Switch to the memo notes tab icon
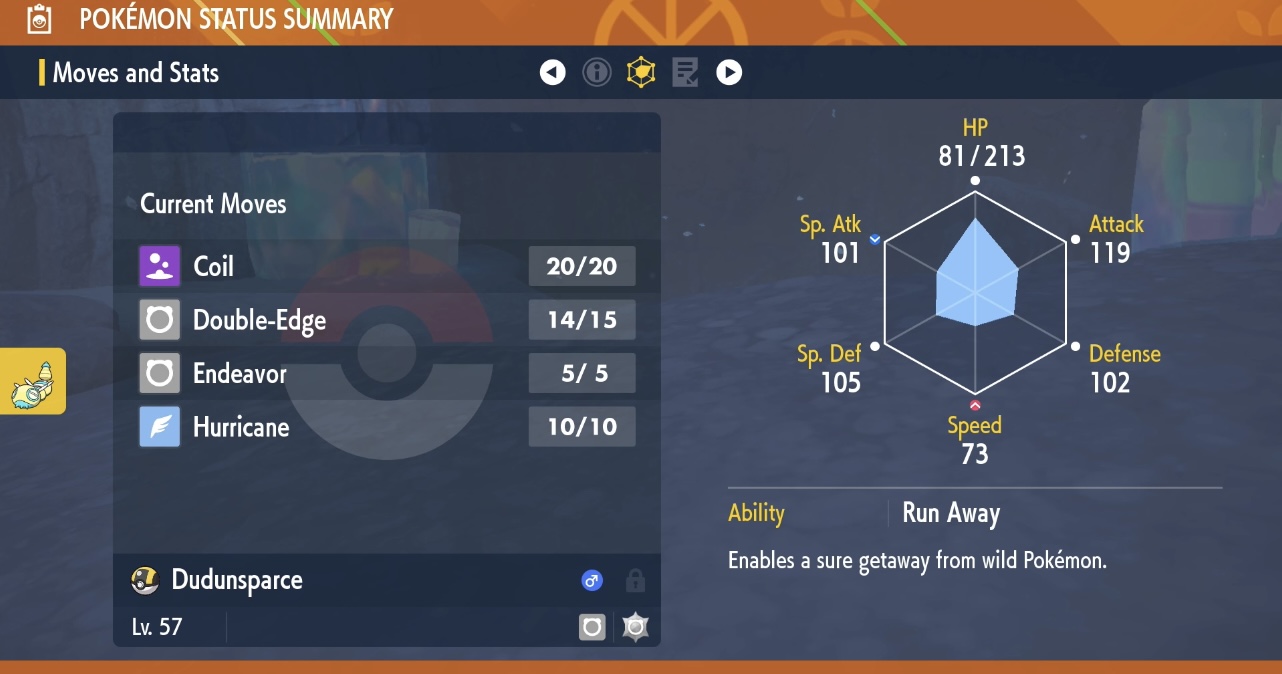Viewport: 1282px width, 674px height. (x=685, y=73)
